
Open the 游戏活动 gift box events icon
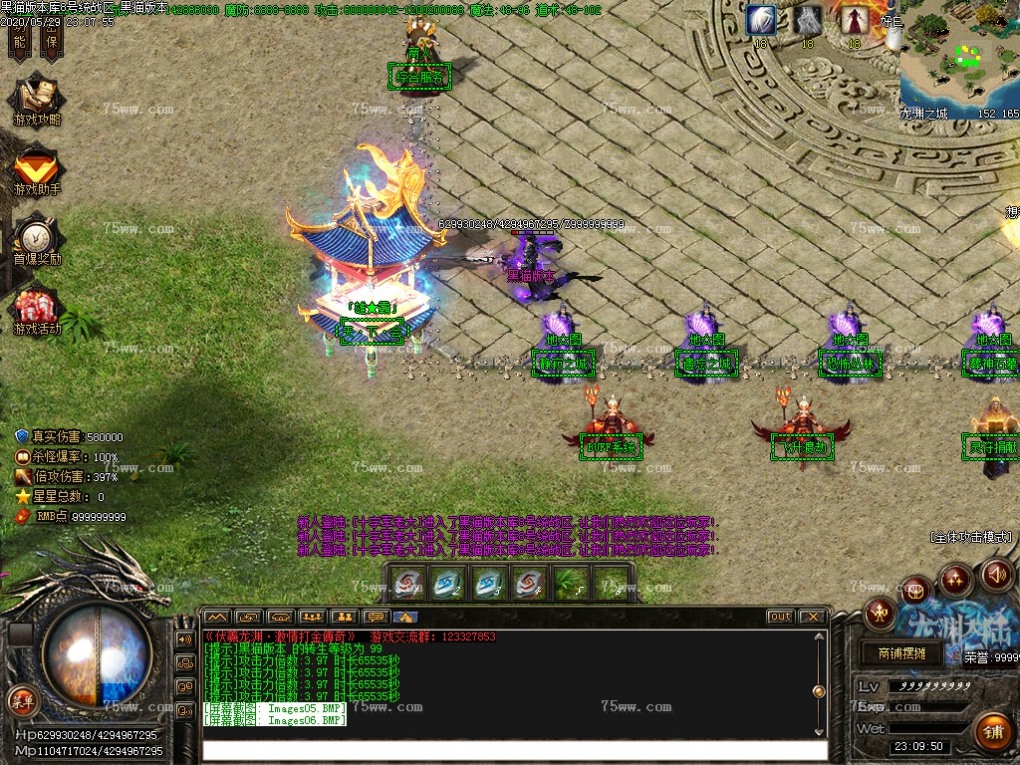(37, 310)
